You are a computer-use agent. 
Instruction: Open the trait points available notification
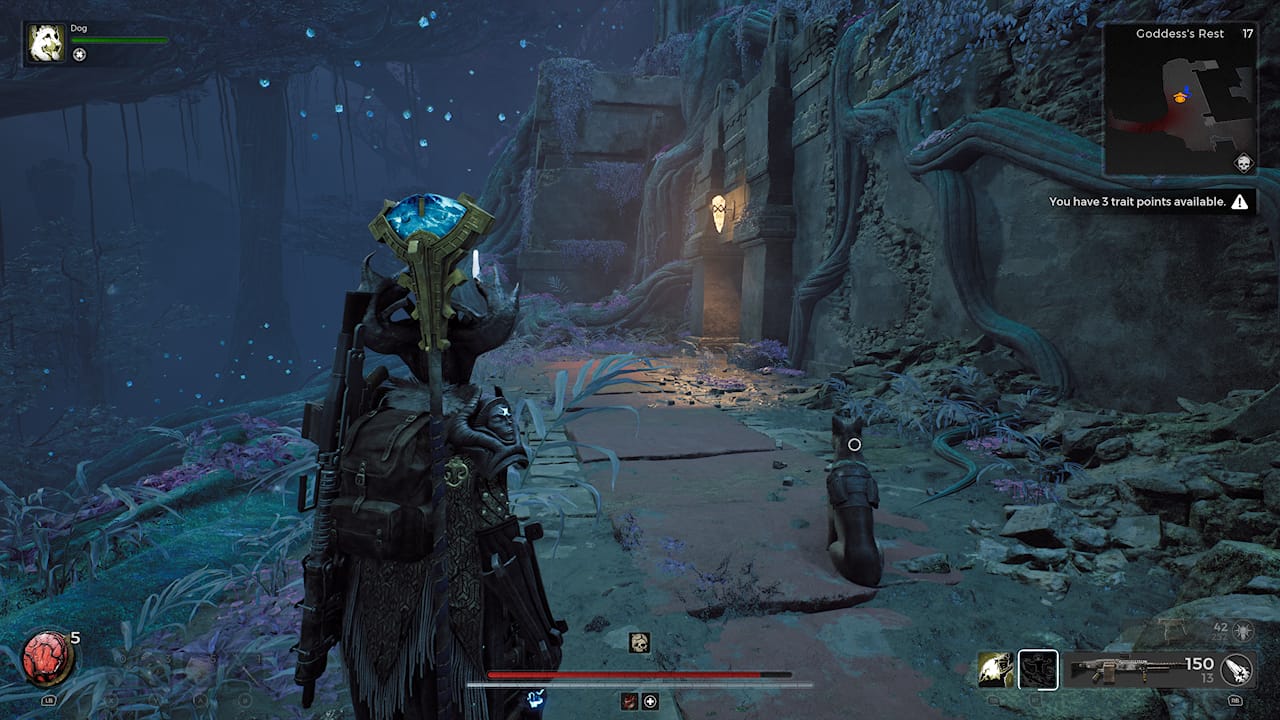[1148, 202]
